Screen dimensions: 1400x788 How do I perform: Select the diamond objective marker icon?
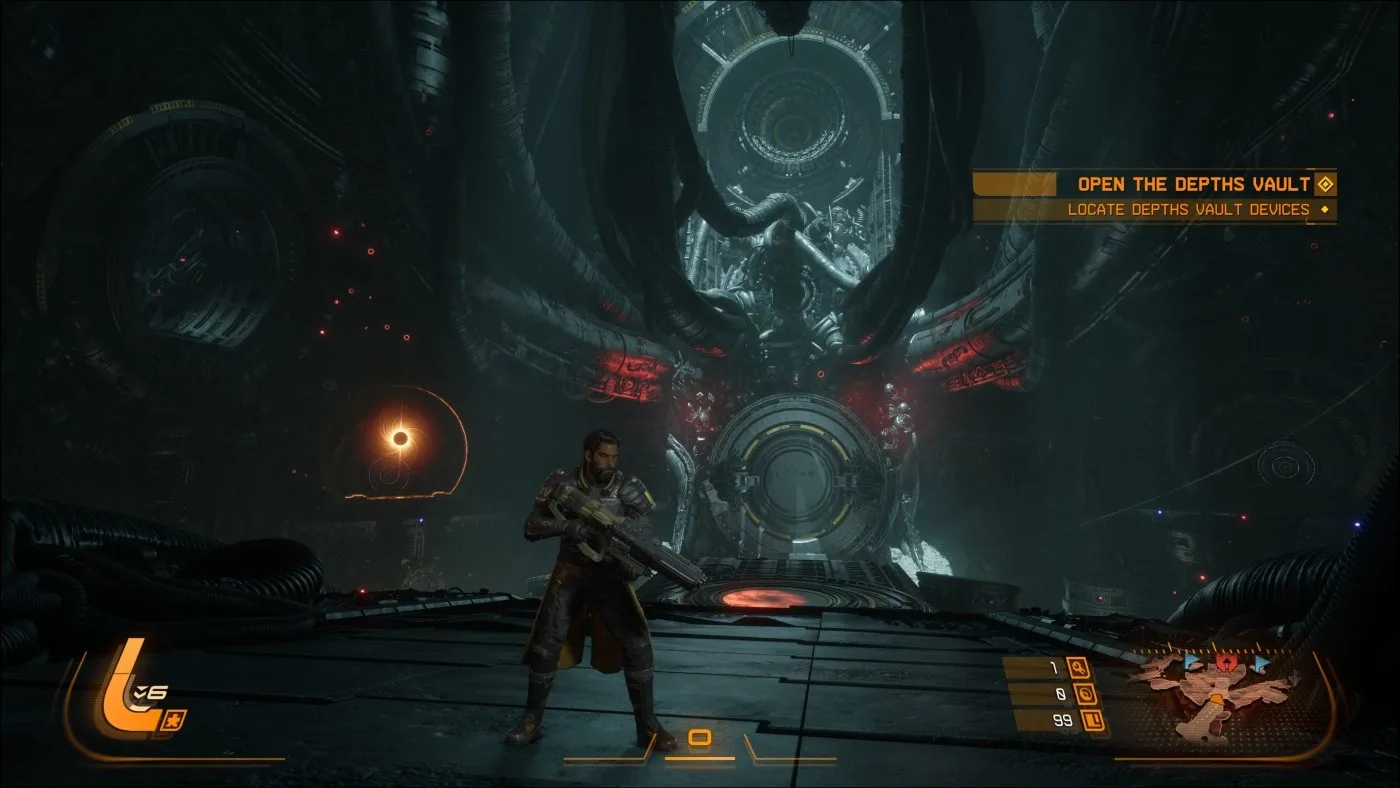(x=1325, y=184)
